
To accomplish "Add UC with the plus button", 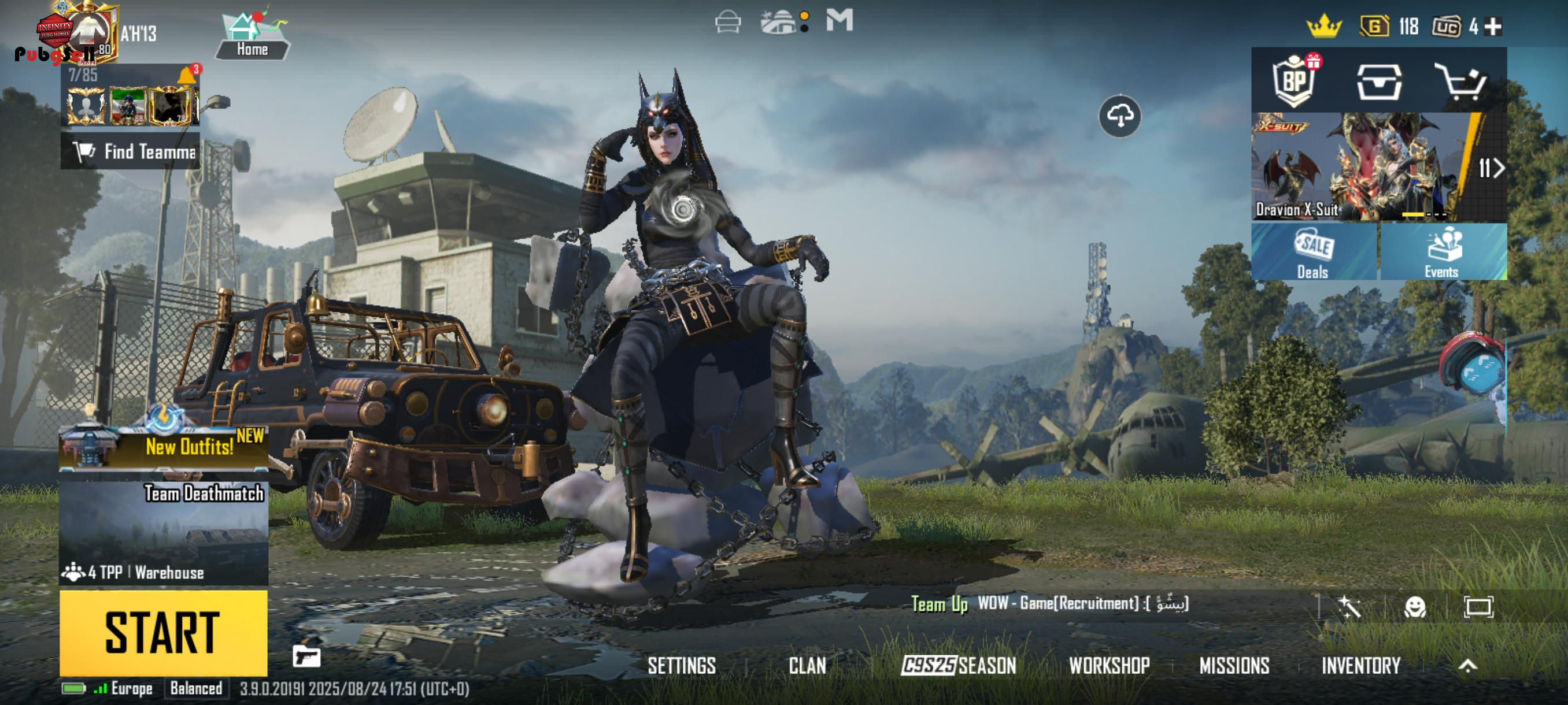I will tap(1493, 27).
